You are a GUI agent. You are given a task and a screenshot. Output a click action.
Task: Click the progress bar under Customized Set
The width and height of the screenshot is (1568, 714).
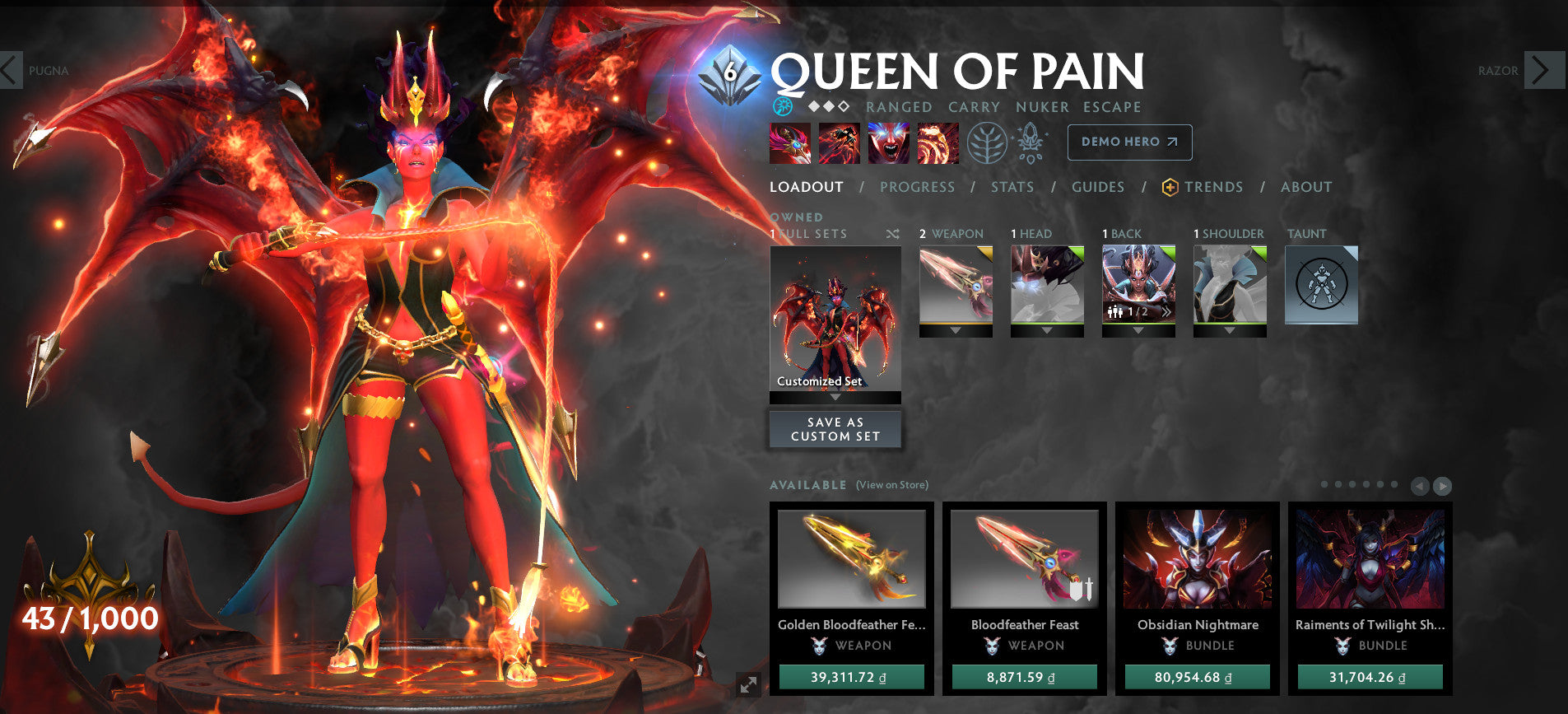pos(835,397)
